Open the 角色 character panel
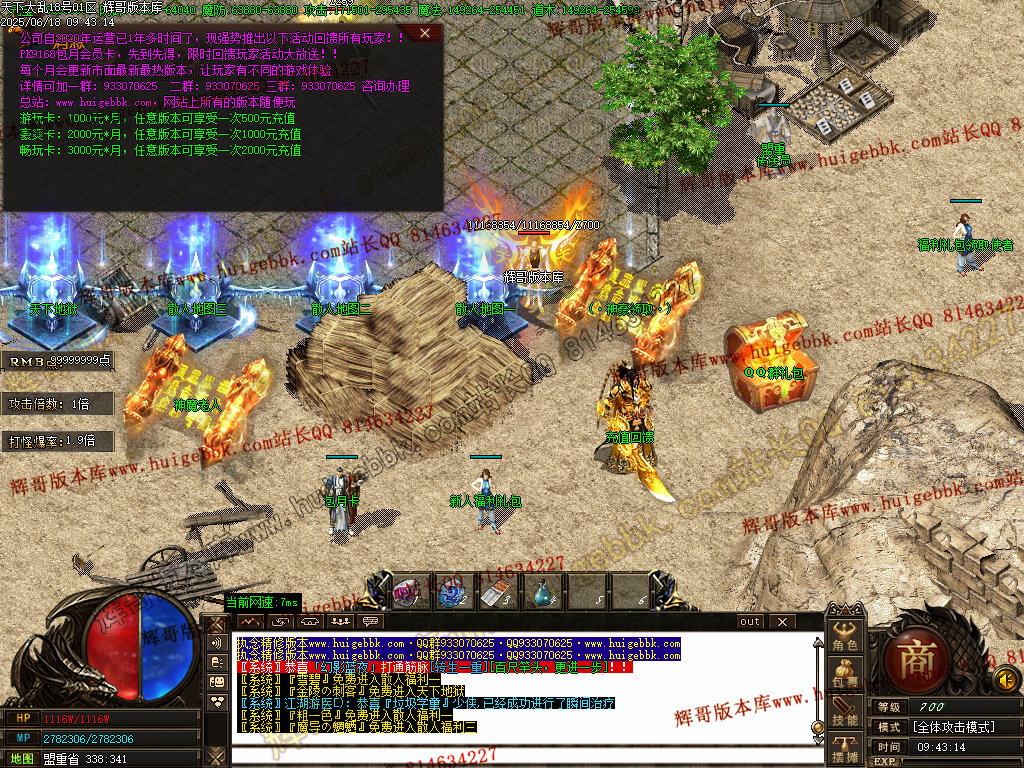The image size is (1024, 768). 845,637
